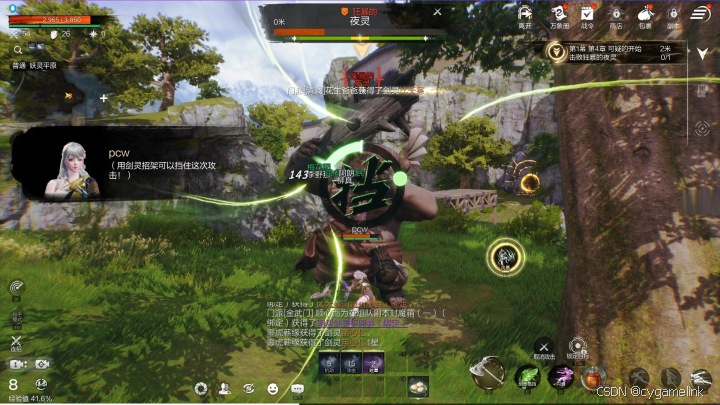Use the green glowing skill
The height and width of the screenshot is (405, 720).
pos(527,377)
